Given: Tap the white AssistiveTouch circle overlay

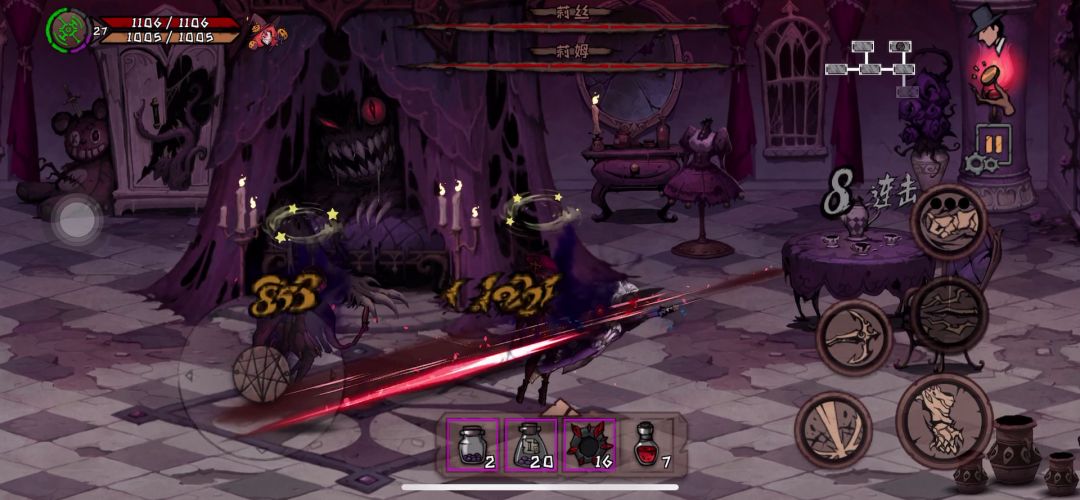Looking at the screenshot, I should click(x=77, y=219).
